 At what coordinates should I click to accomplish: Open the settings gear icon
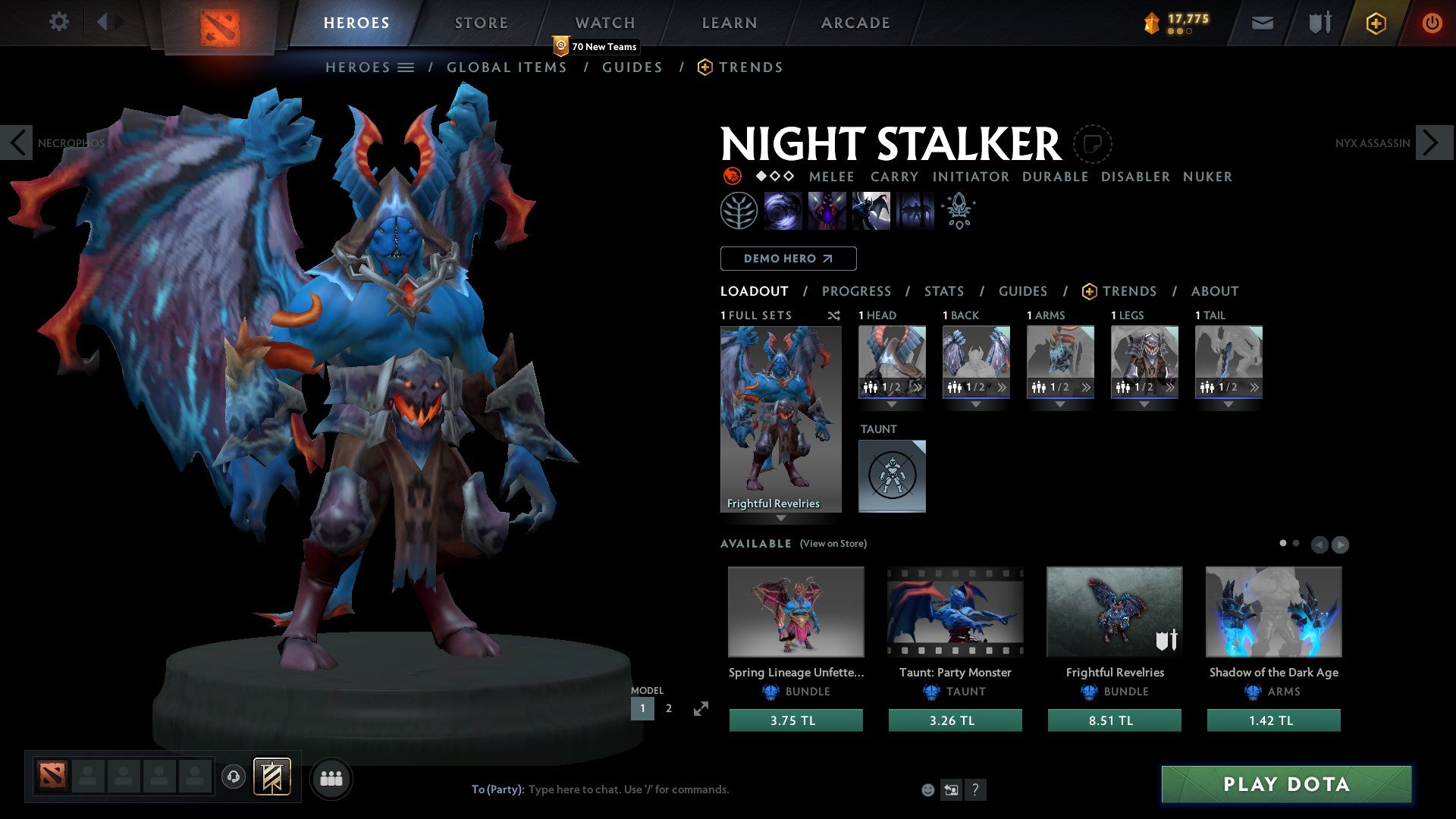tap(59, 22)
